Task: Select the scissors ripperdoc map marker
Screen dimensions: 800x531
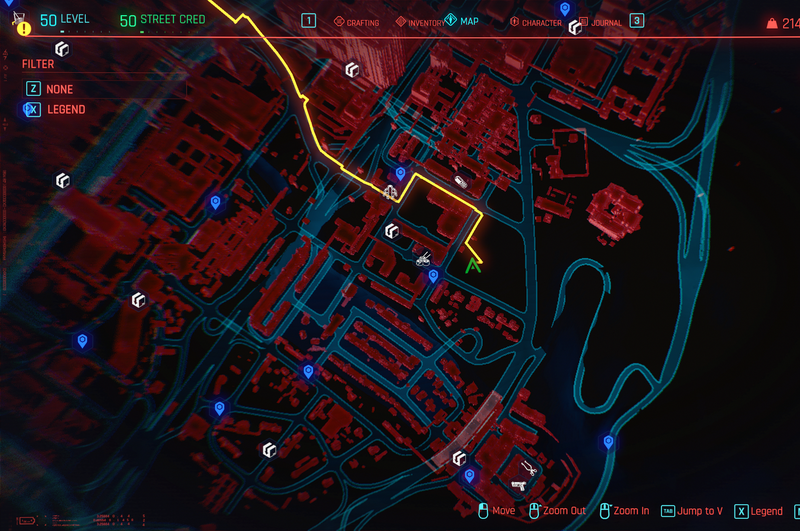Action: [530, 467]
